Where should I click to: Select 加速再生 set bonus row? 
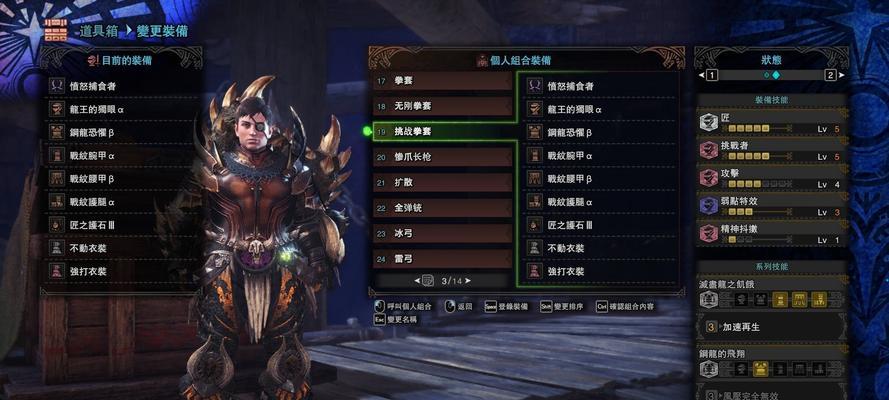tap(772, 326)
